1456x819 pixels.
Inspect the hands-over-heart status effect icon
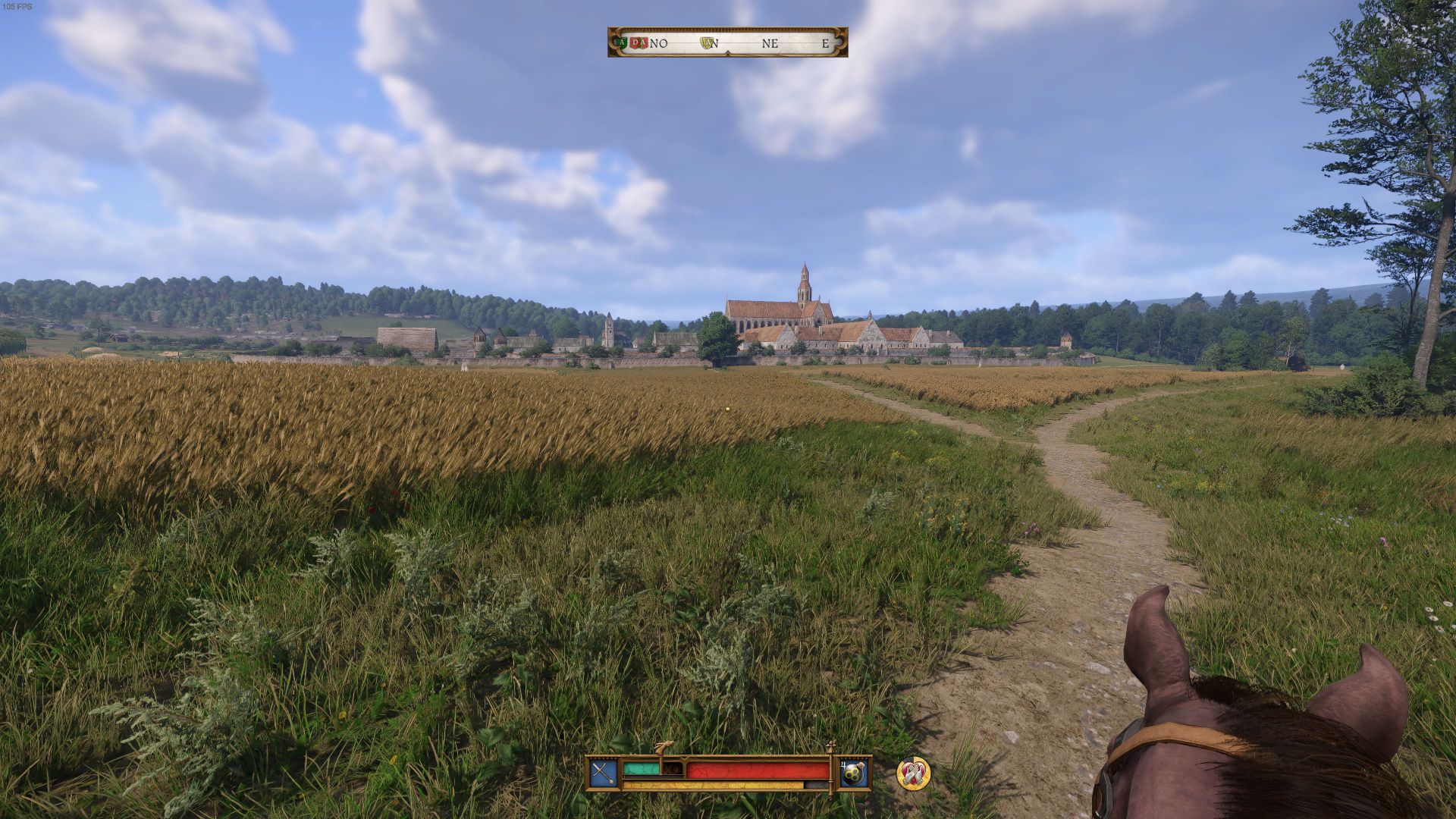pyautogui.click(x=913, y=773)
